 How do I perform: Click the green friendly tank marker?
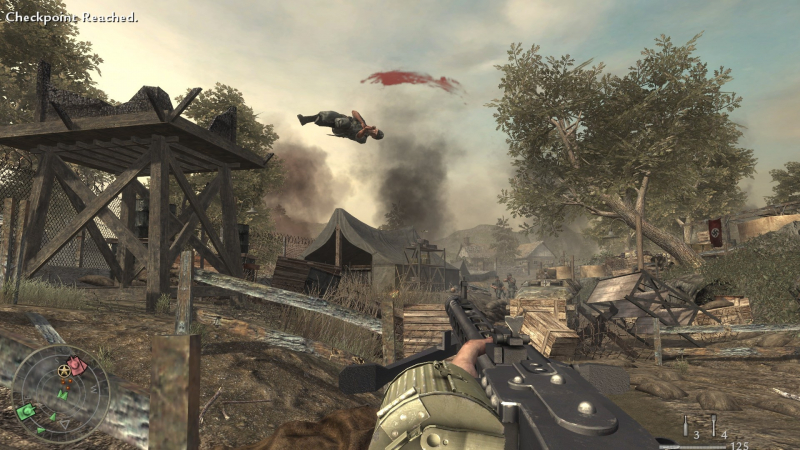coord(26,411)
